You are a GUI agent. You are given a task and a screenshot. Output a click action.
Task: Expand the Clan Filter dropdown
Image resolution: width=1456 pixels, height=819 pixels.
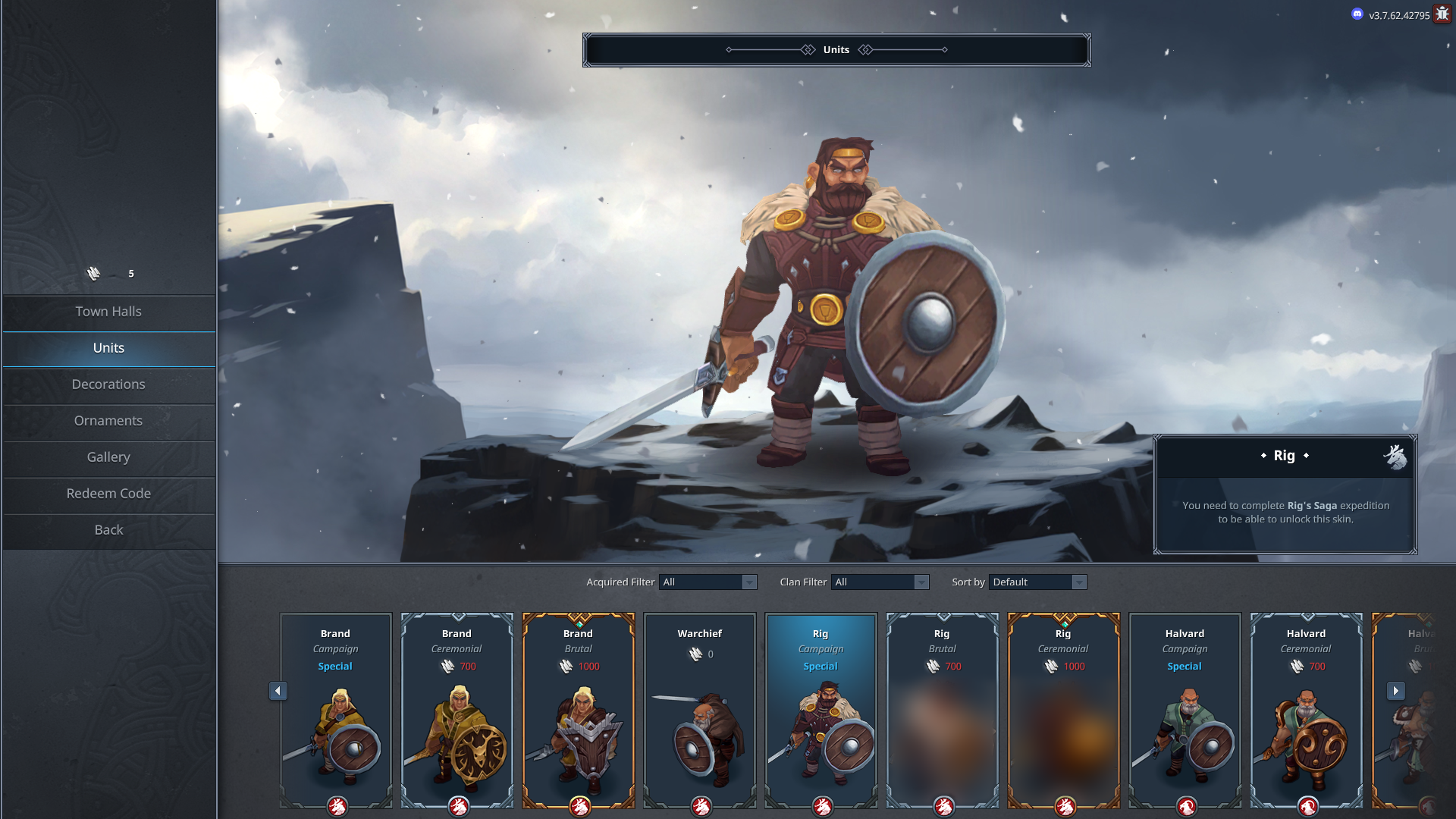coord(880,582)
